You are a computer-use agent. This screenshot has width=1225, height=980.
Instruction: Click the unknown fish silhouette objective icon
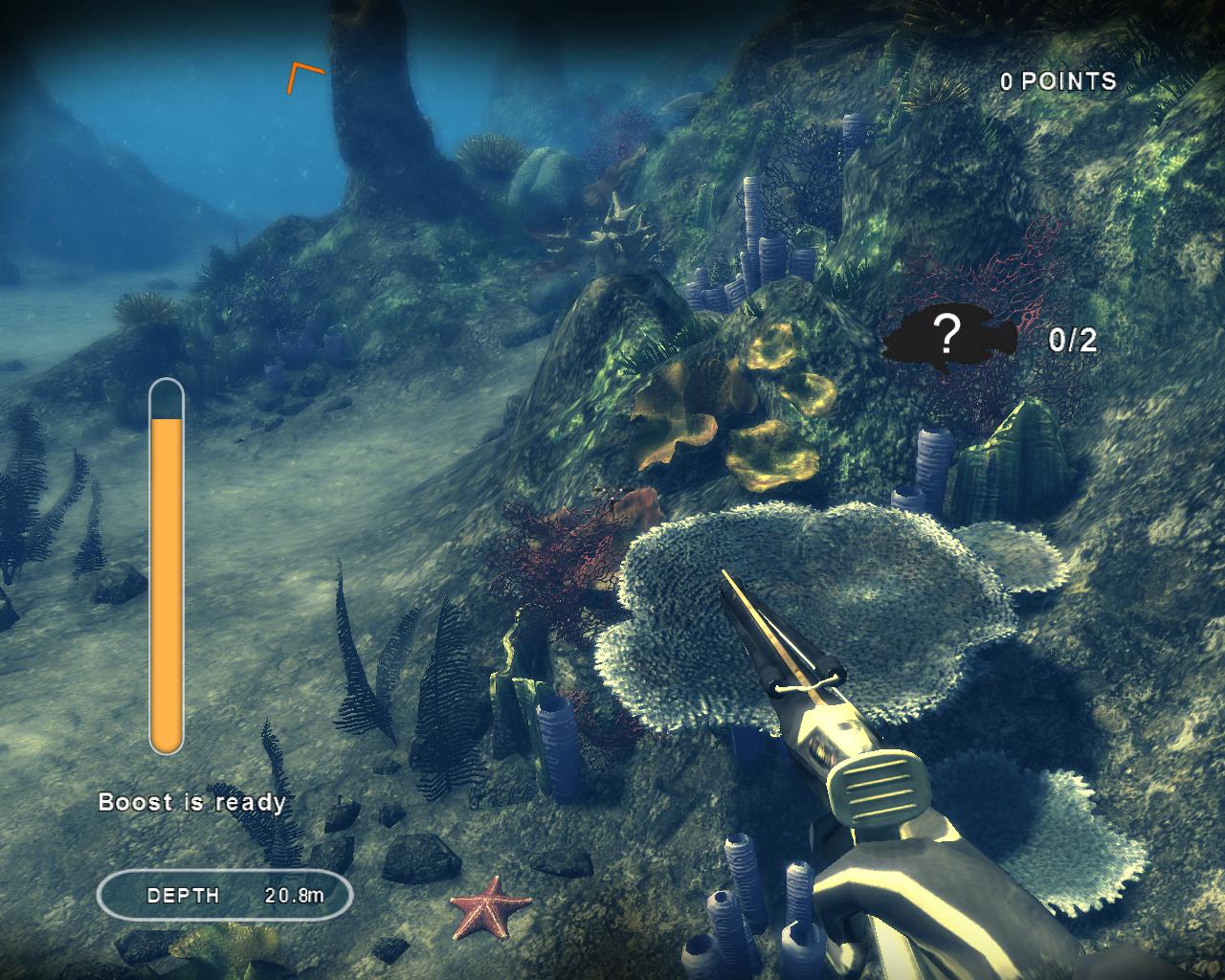pos(948,338)
